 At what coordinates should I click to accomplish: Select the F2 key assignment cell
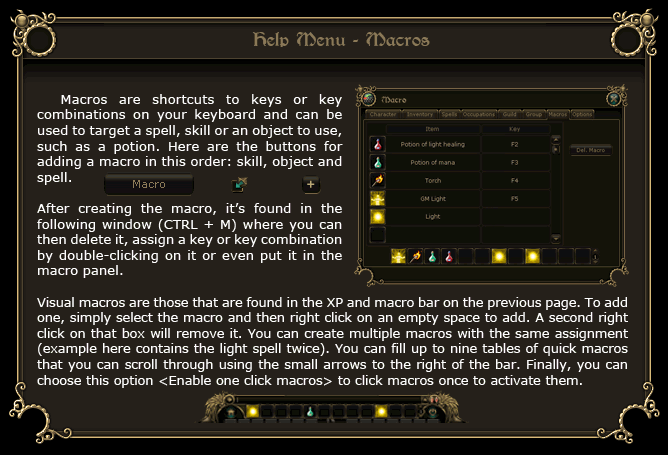tap(514, 144)
